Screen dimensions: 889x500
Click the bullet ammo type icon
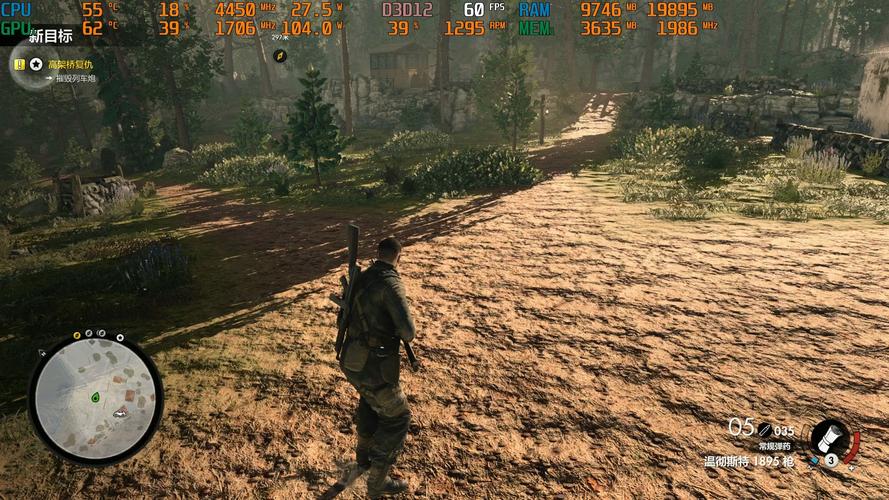[x=764, y=429]
